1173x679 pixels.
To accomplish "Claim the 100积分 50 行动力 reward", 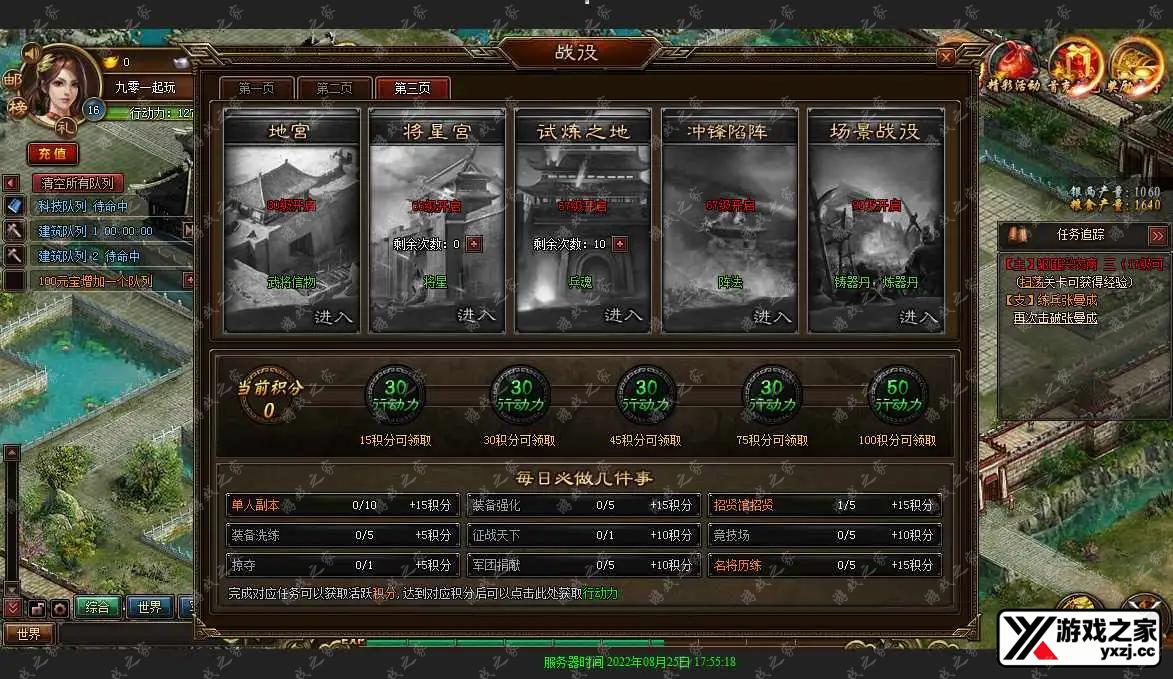I will [x=897, y=394].
